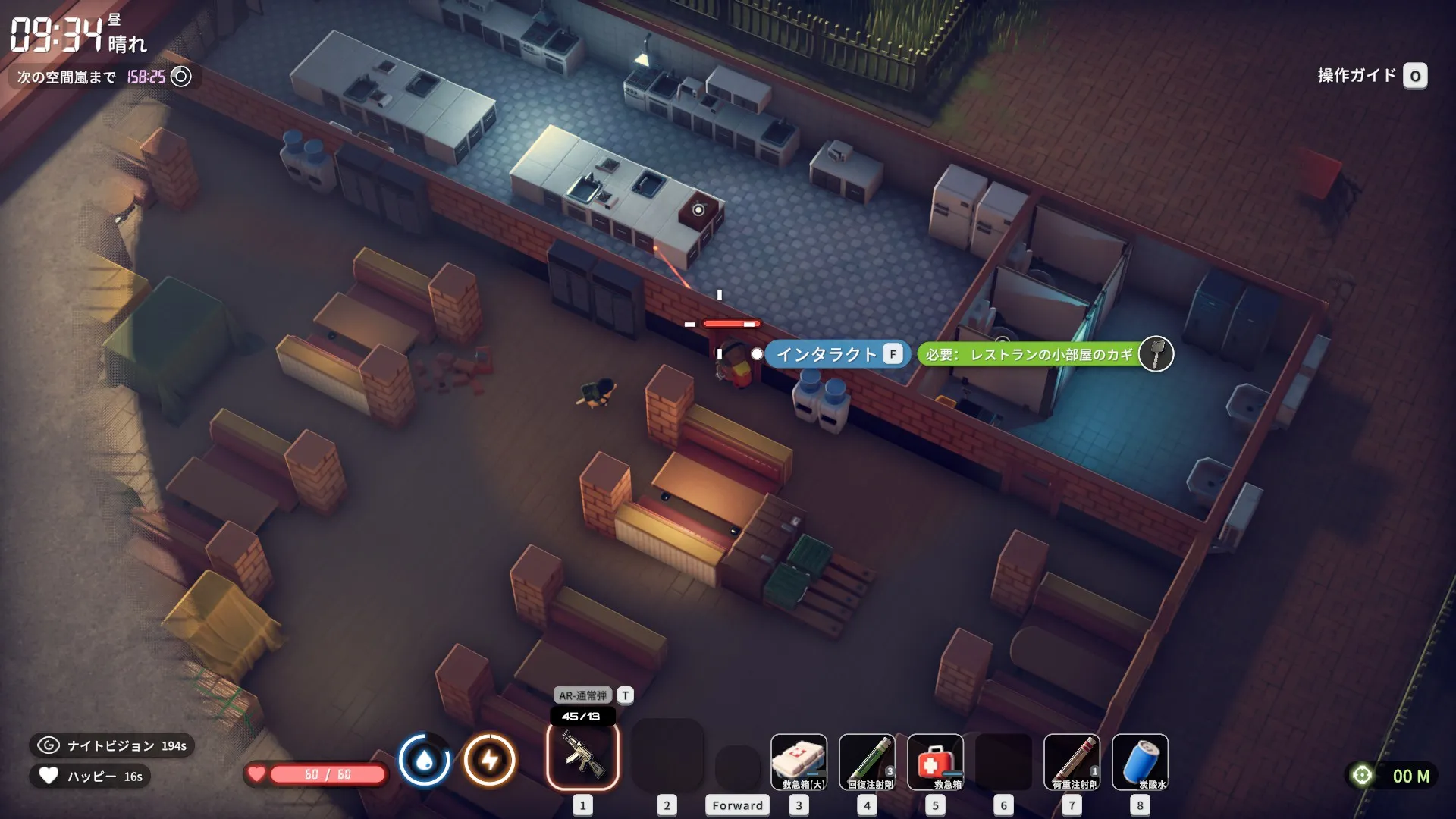Click the AR-通常弾 ammo type label
The height and width of the screenshot is (819, 1456).
coord(583,695)
